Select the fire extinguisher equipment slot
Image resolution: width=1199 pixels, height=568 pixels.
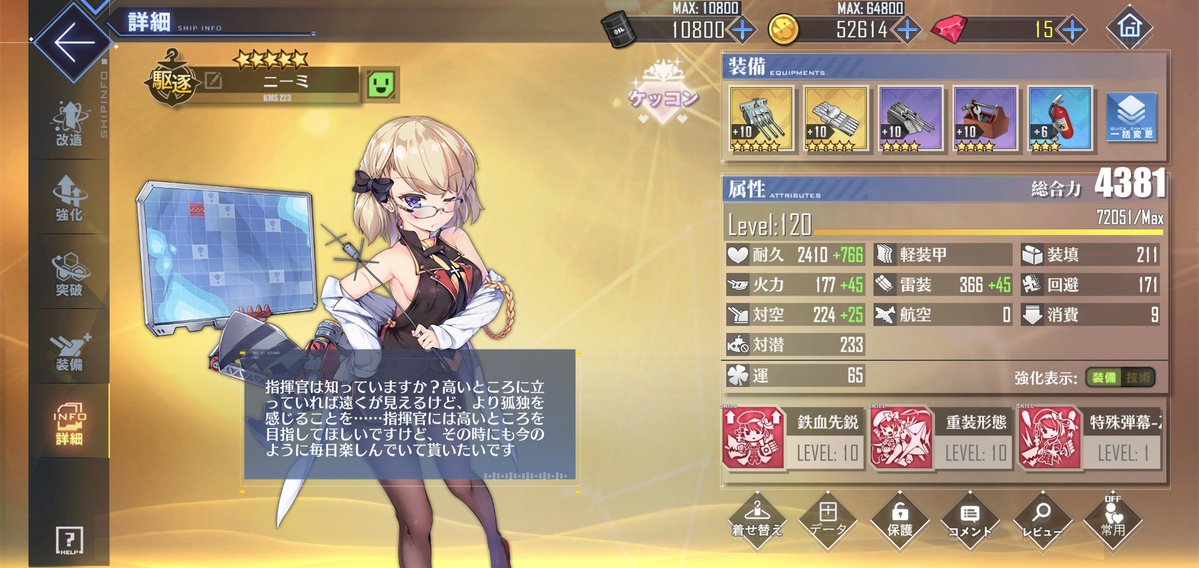[x=1059, y=118]
